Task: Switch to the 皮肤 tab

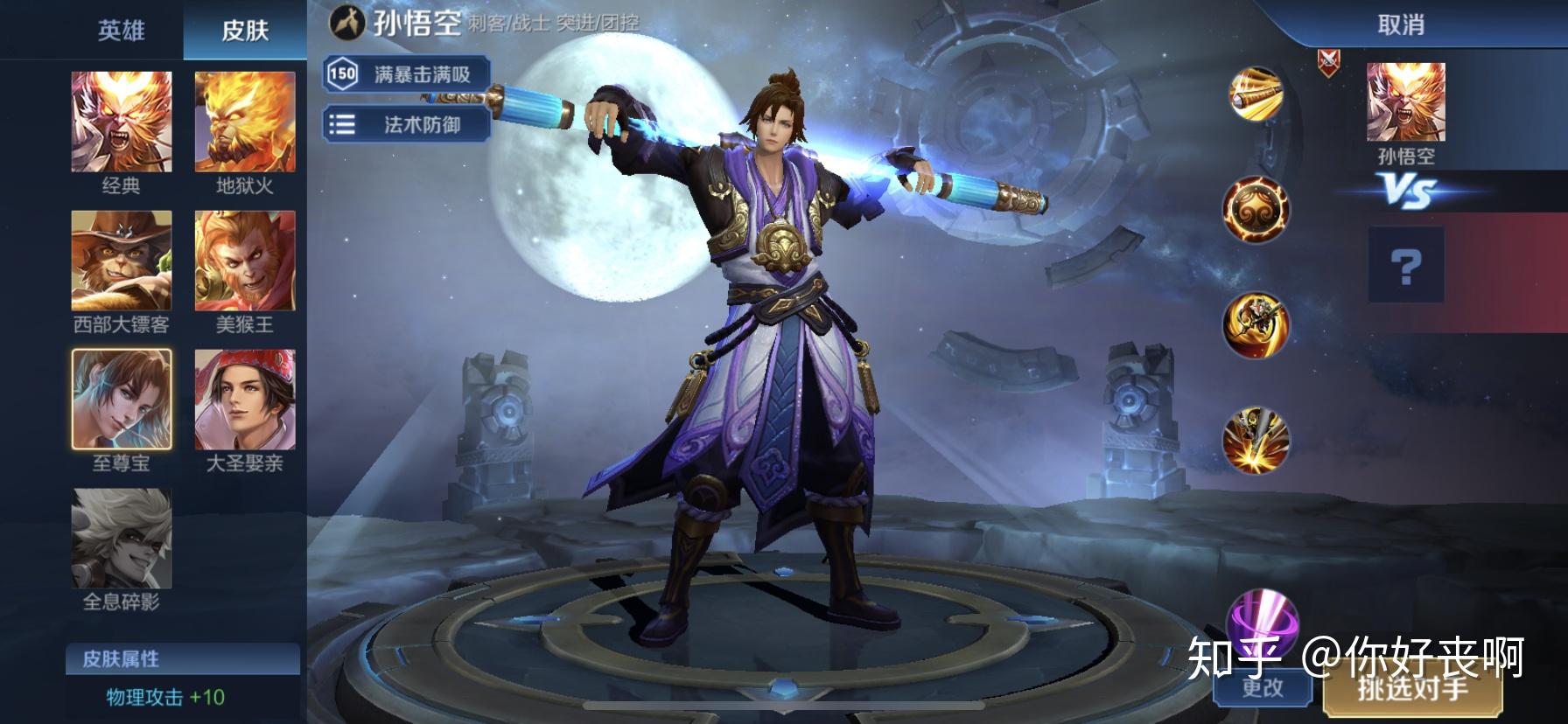Action: (x=244, y=31)
